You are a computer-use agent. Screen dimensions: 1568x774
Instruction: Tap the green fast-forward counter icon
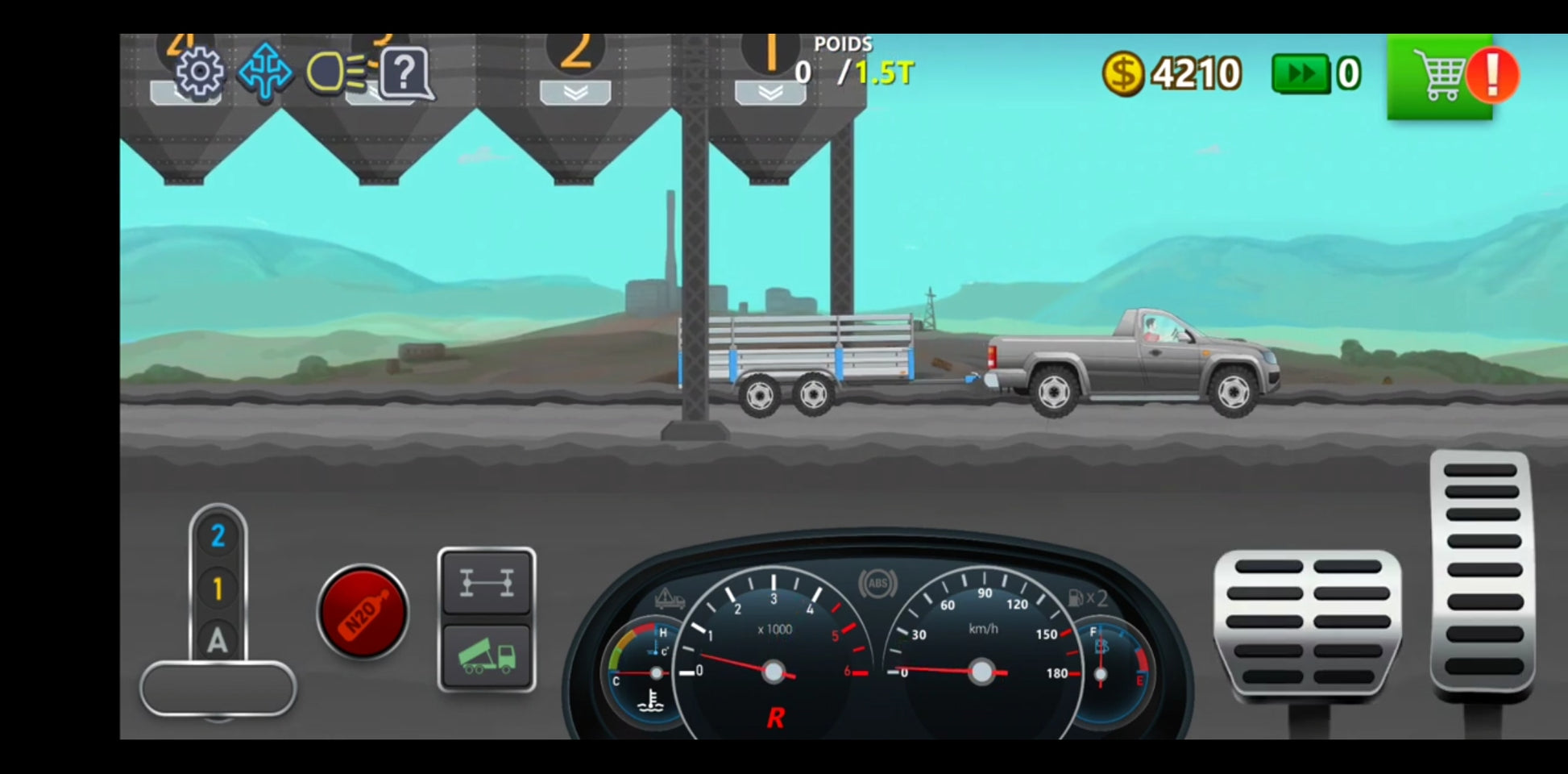click(x=1300, y=74)
